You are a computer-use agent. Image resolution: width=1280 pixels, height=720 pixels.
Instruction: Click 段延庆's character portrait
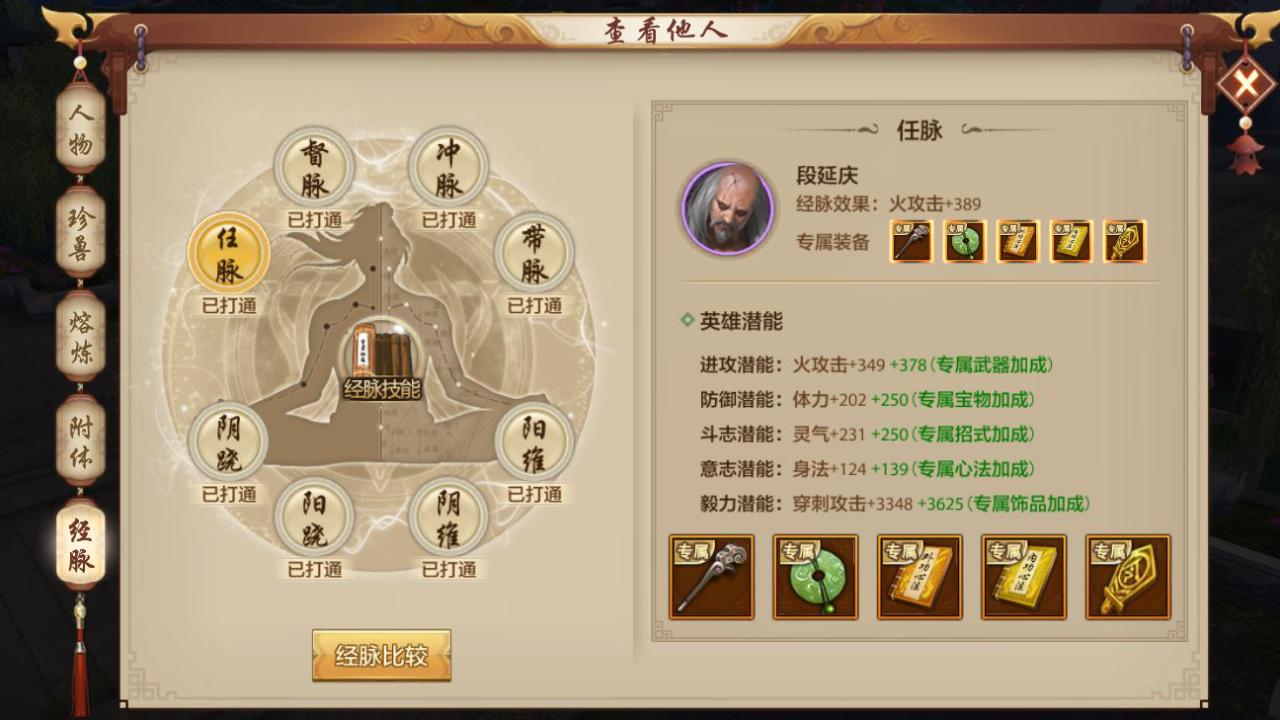tap(726, 207)
